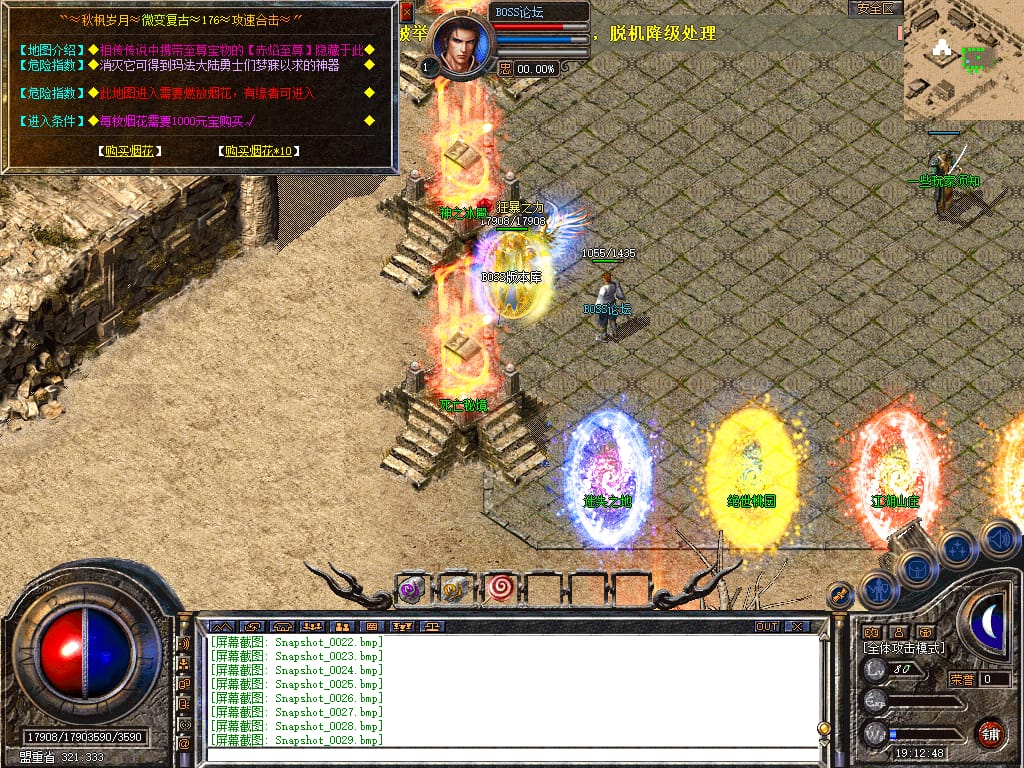Choose the 购买烟花*10 bulk purchase option

point(259,151)
